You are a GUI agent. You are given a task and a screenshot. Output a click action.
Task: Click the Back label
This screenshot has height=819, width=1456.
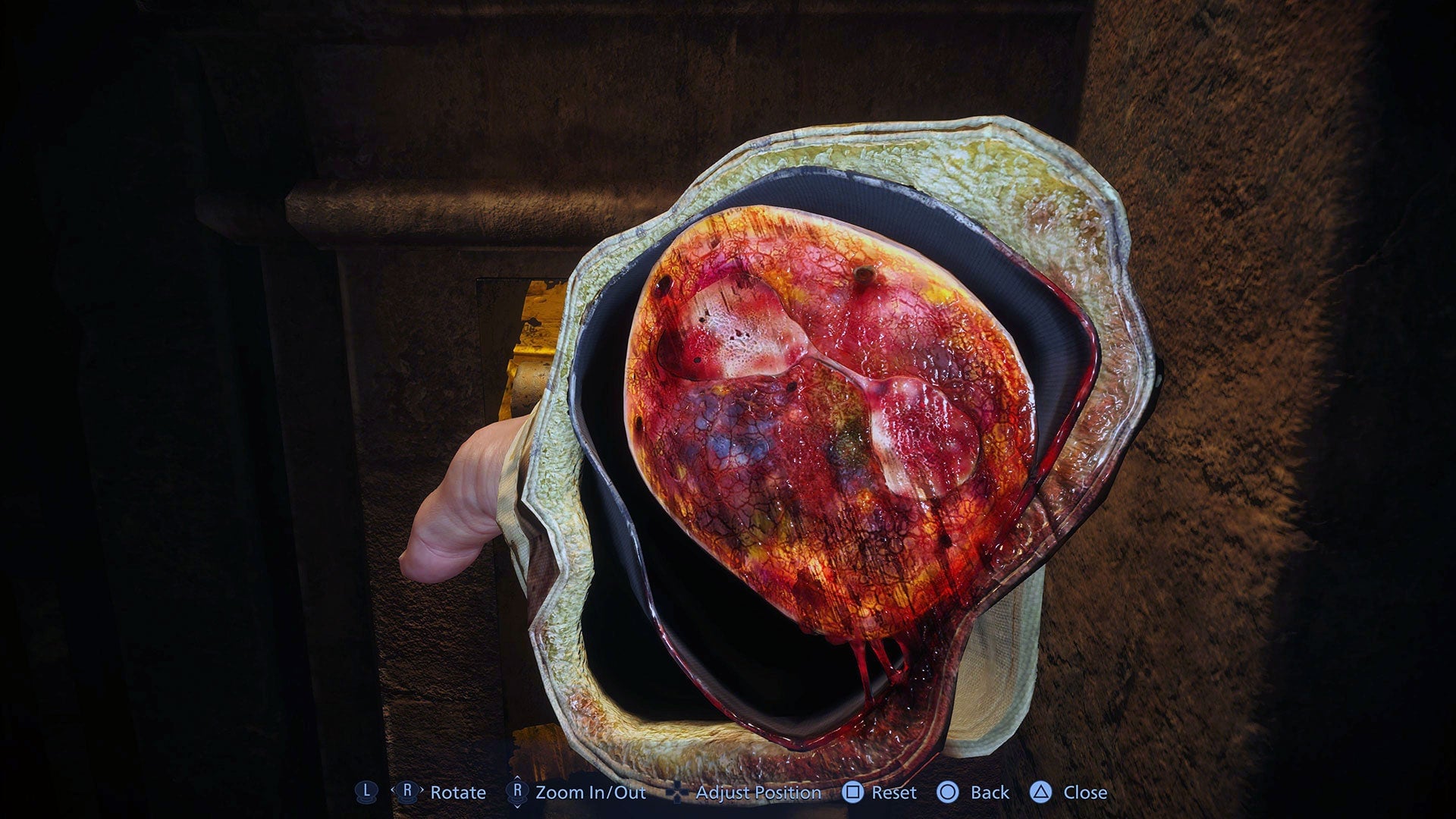pos(990,792)
